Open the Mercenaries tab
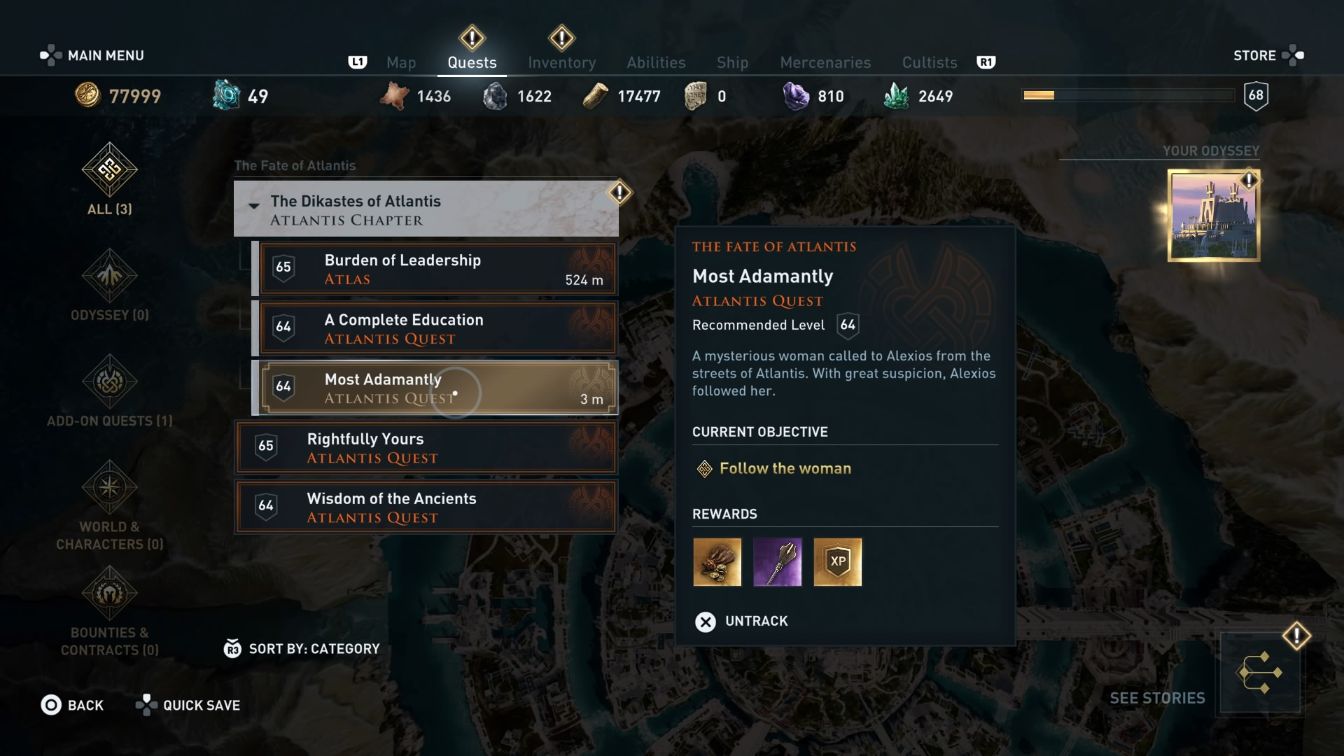The image size is (1344, 756). click(826, 61)
